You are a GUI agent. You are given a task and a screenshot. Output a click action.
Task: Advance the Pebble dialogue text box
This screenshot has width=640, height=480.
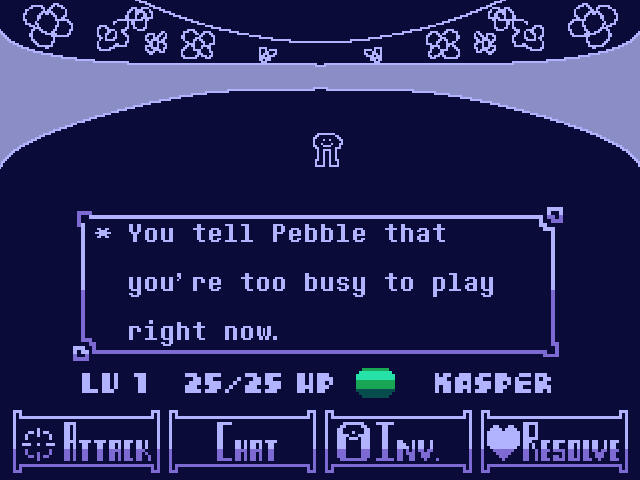(x=318, y=282)
